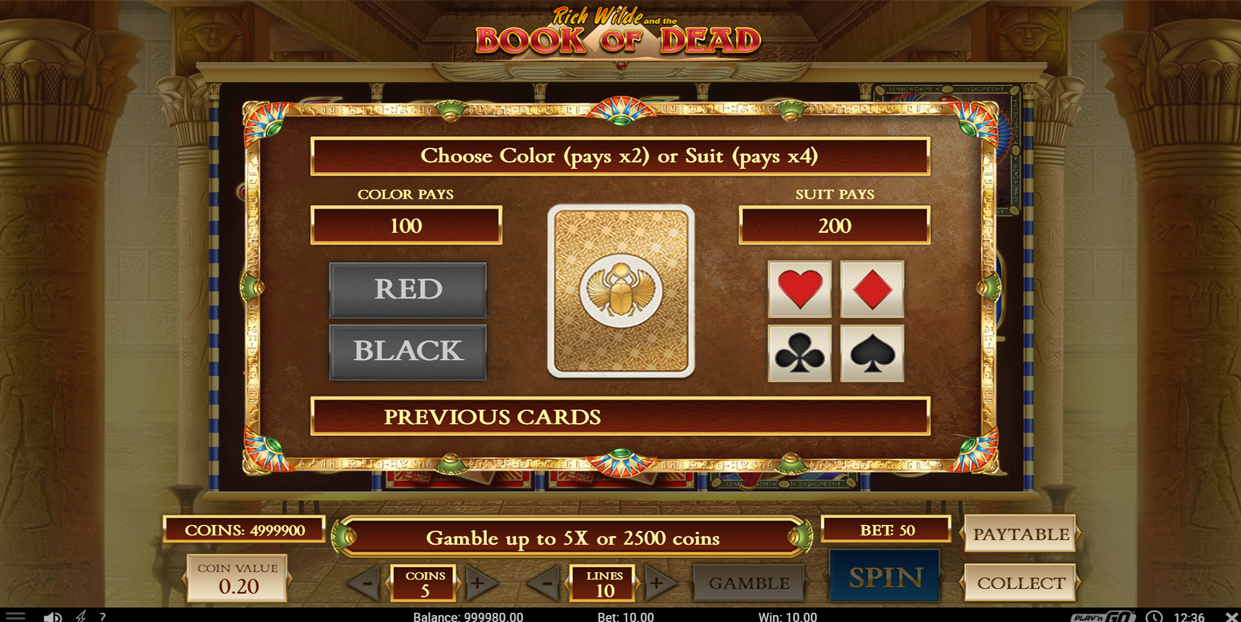Increase the number of lines
1241x622 pixels.
point(657,583)
